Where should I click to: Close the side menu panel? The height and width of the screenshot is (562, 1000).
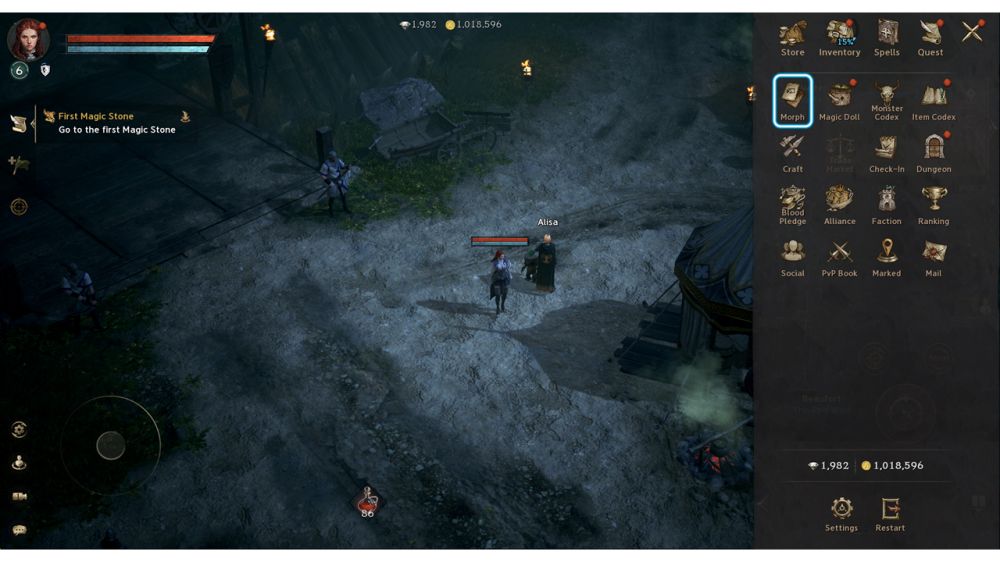[972, 32]
